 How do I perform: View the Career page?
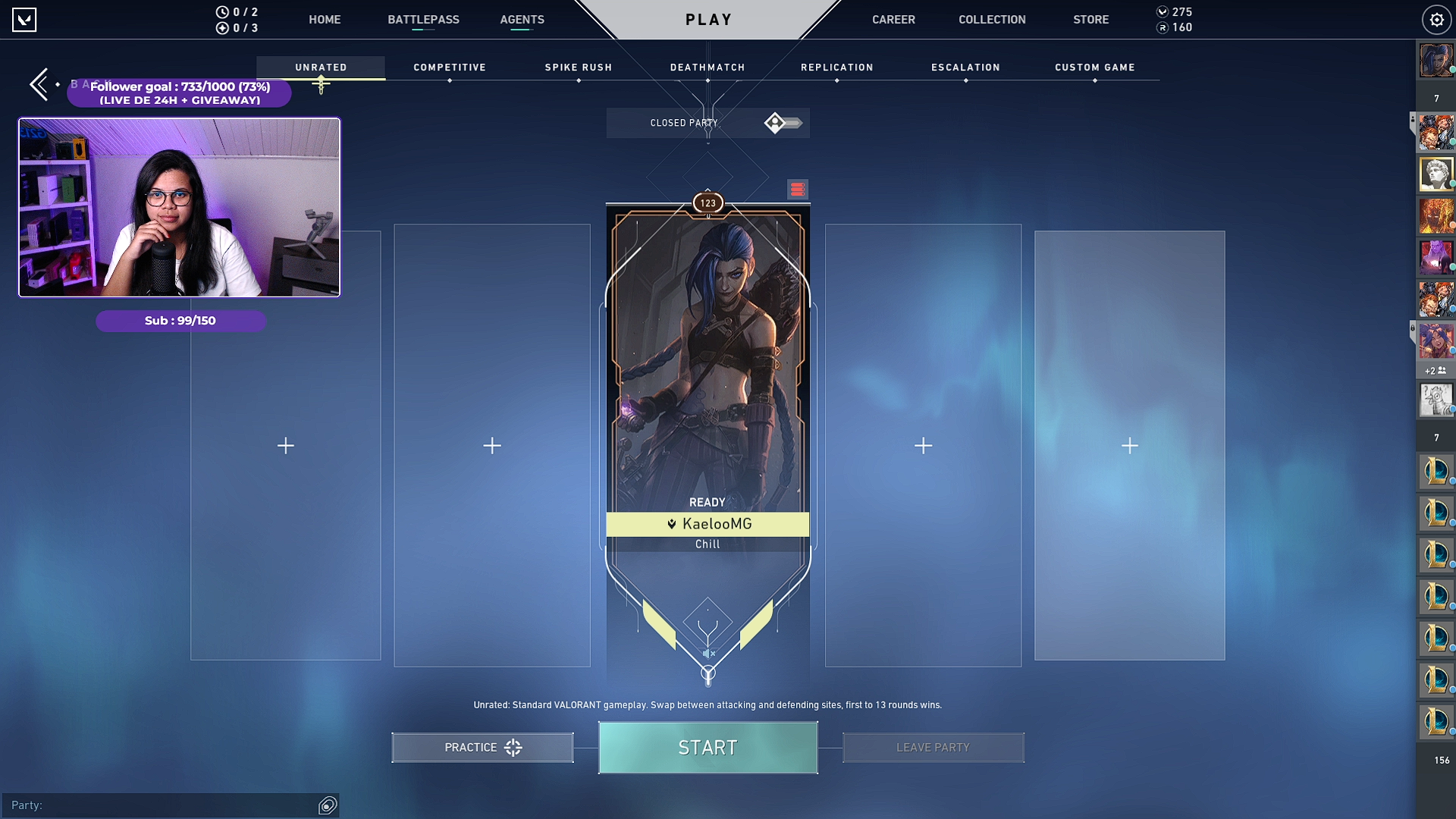tap(893, 20)
